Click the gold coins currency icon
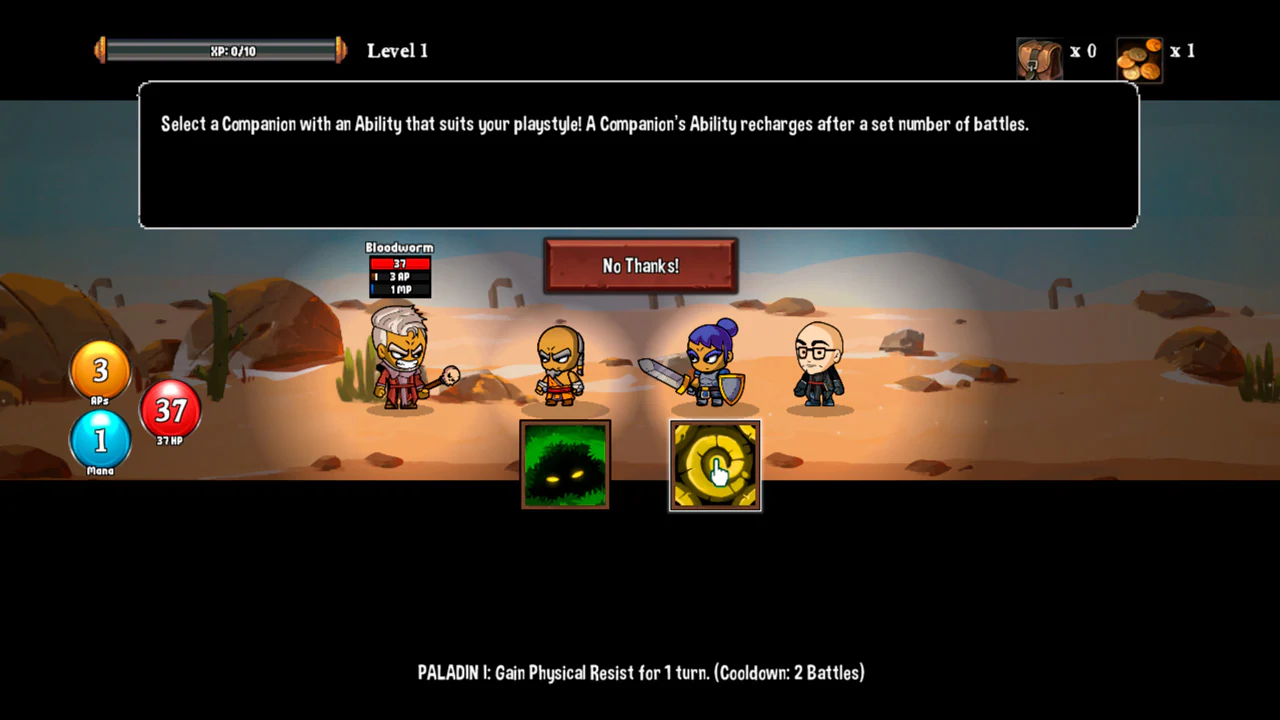 1138,55
